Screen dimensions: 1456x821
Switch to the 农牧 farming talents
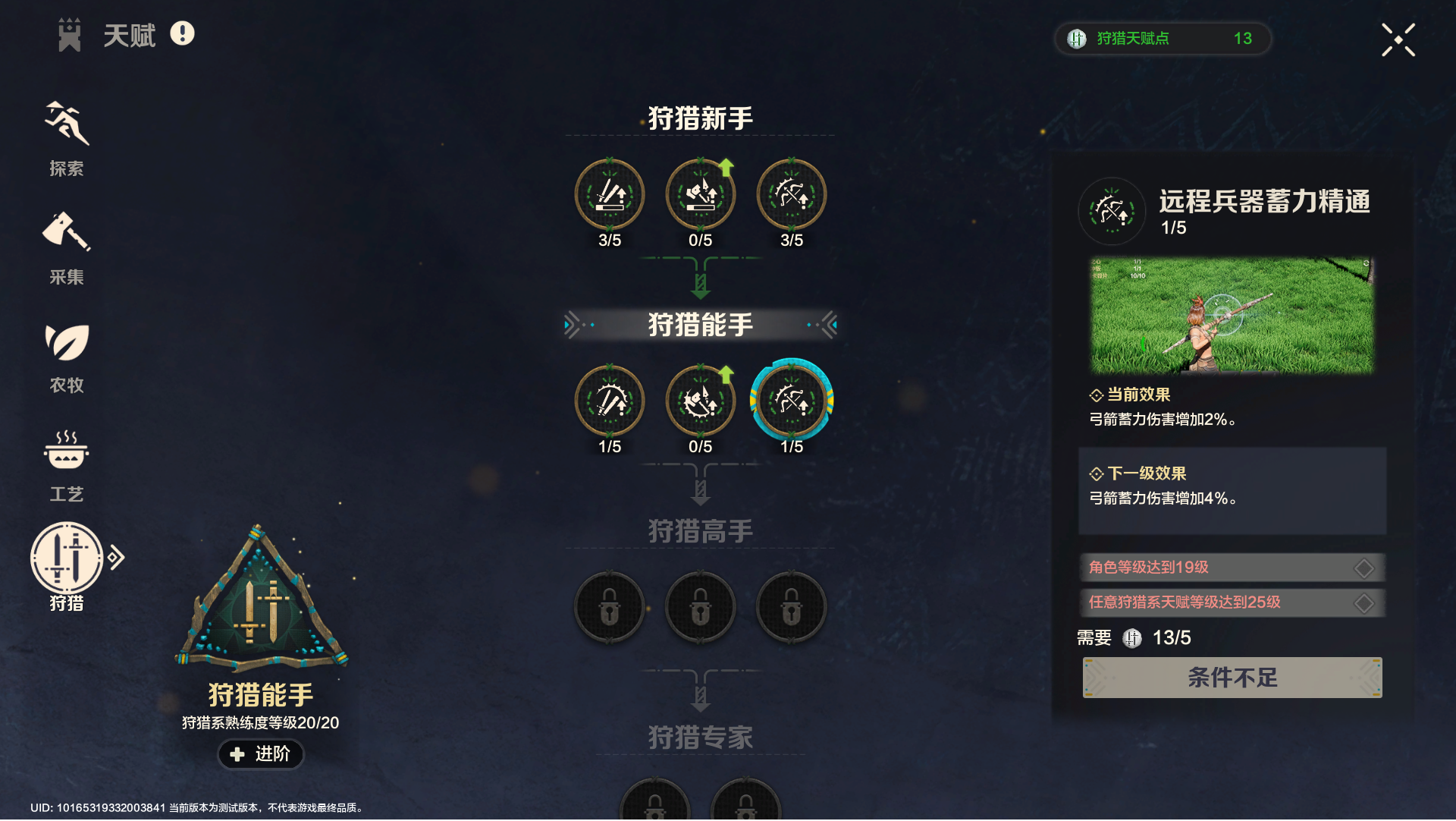click(67, 349)
